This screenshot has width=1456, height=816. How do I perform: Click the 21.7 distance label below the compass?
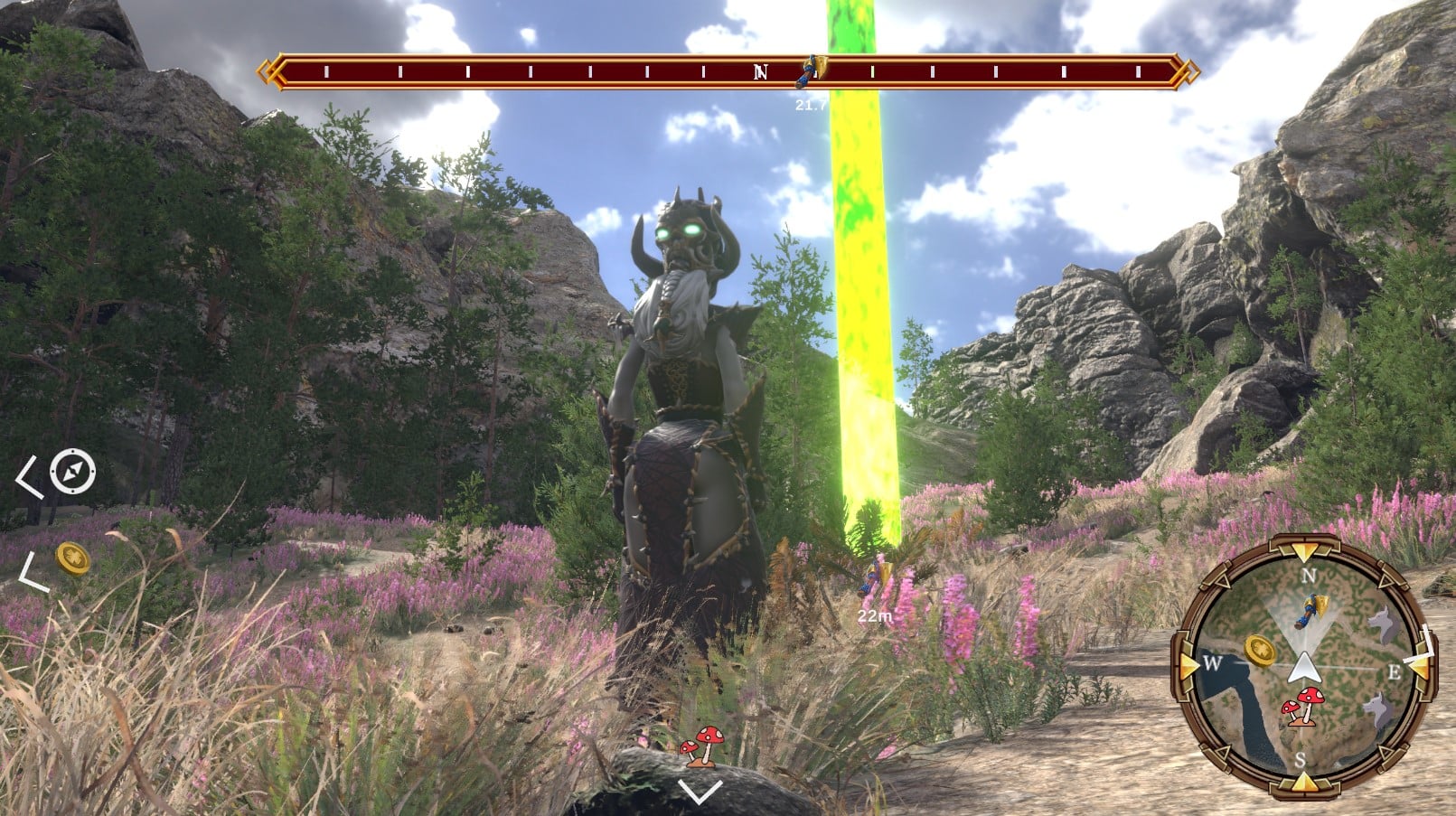coord(811,105)
